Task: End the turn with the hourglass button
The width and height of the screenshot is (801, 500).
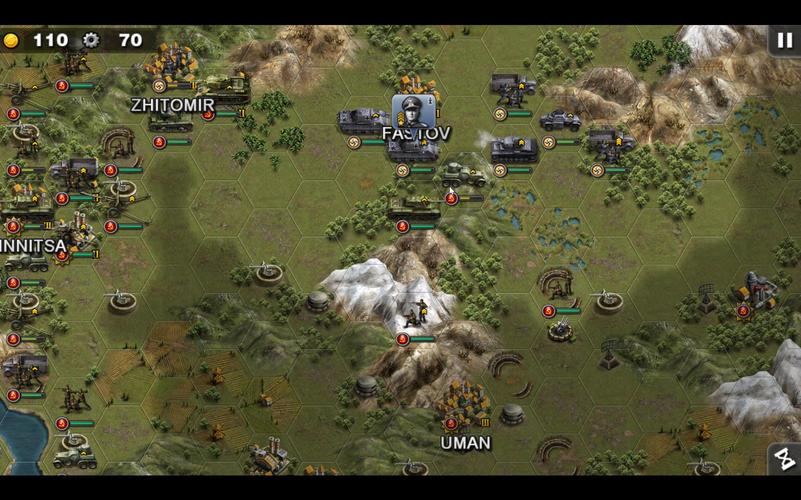Action: (783, 459)
